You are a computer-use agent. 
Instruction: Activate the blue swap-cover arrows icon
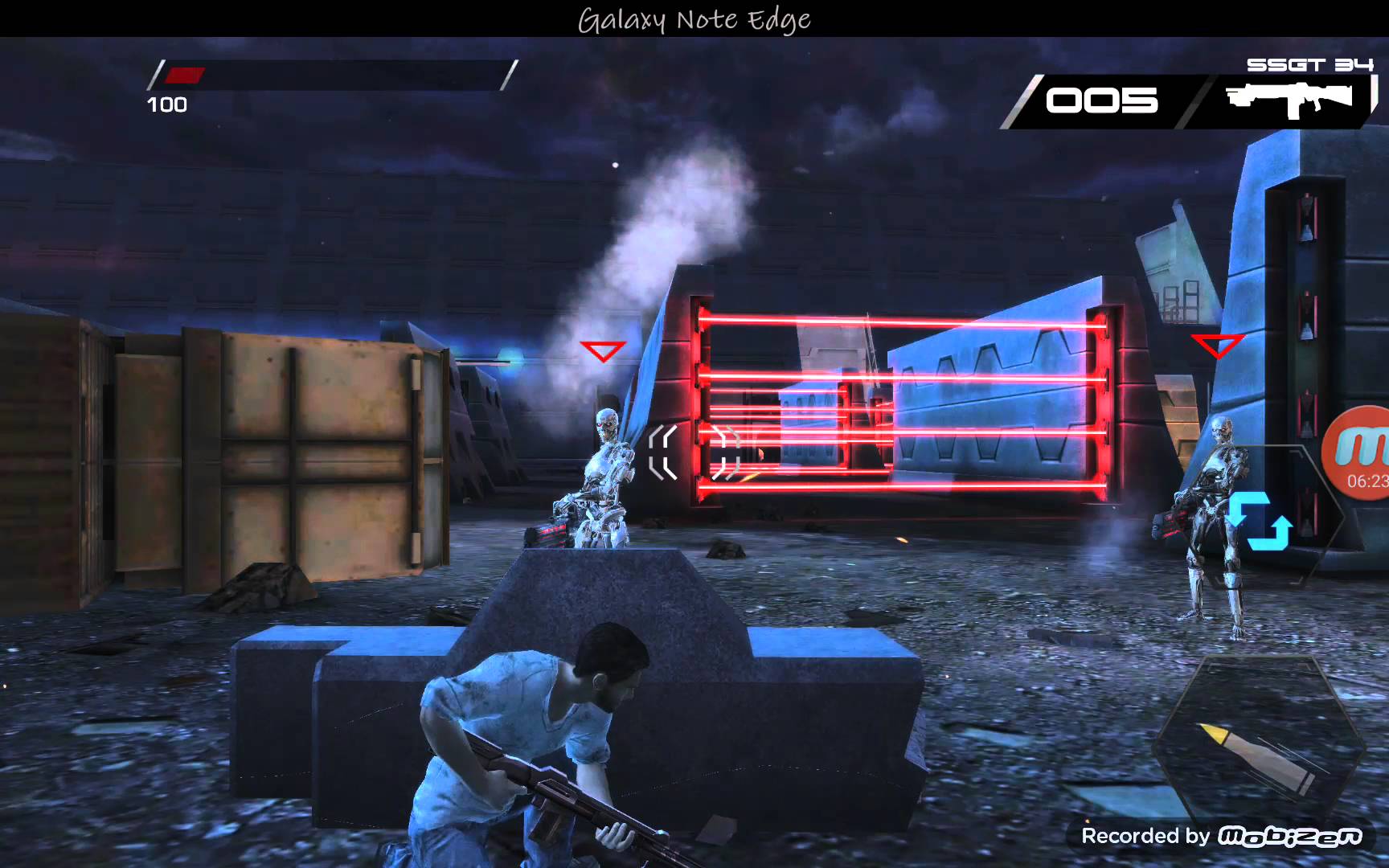(x=1260, y=520)
